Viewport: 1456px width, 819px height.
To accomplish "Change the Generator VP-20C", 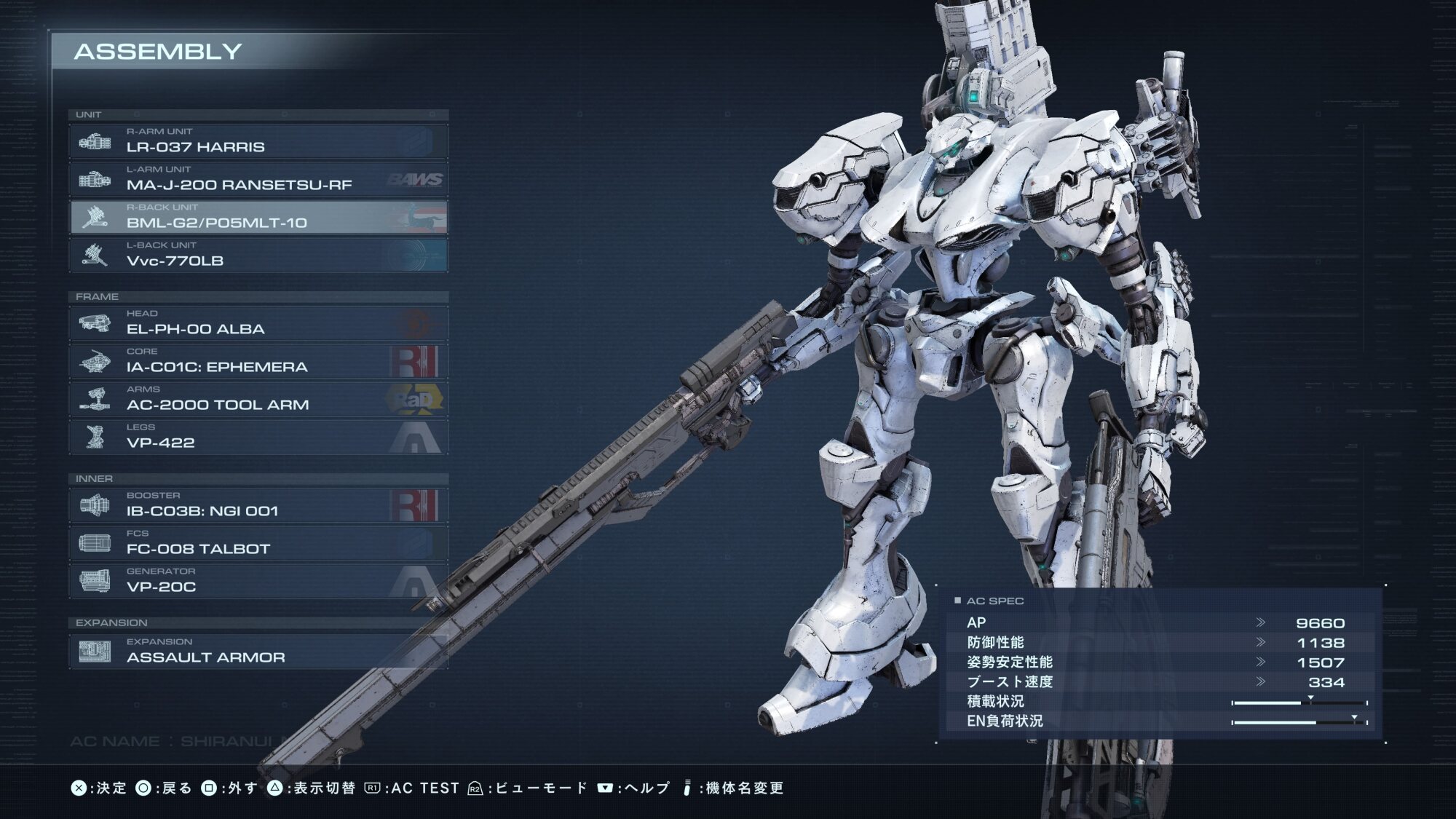I will coord(258,581).
